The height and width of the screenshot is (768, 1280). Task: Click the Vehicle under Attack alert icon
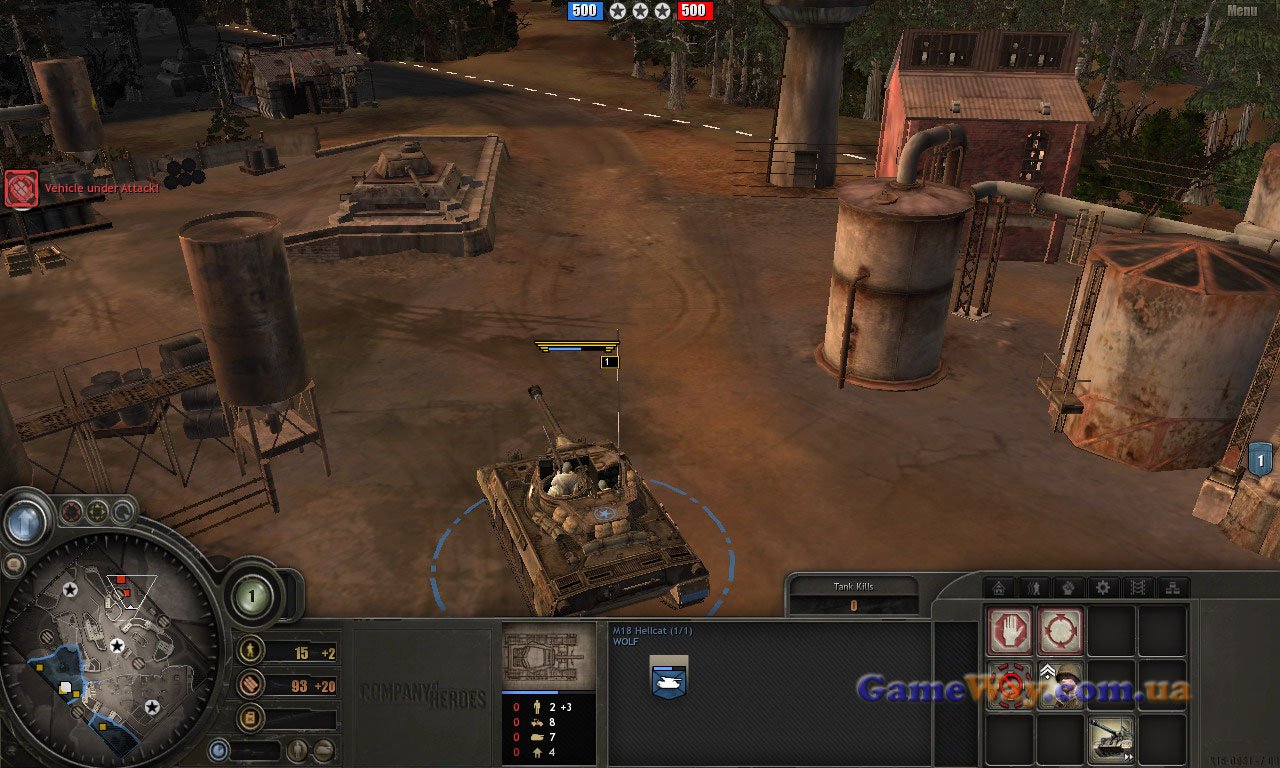(x=21, y=188)
